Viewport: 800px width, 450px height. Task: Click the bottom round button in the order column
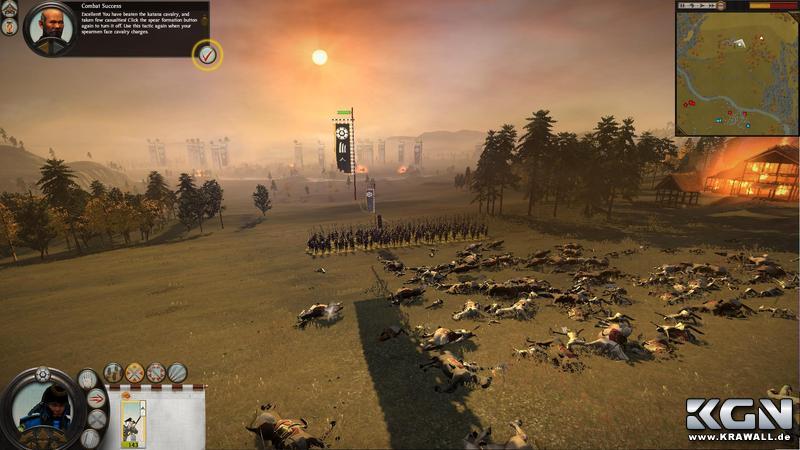pyautogui.click(x=90, y=438)
